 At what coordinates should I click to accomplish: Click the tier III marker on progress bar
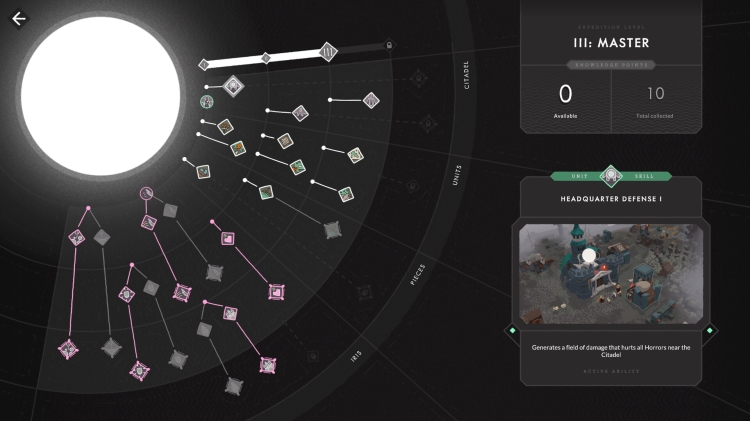pos(328,52)
